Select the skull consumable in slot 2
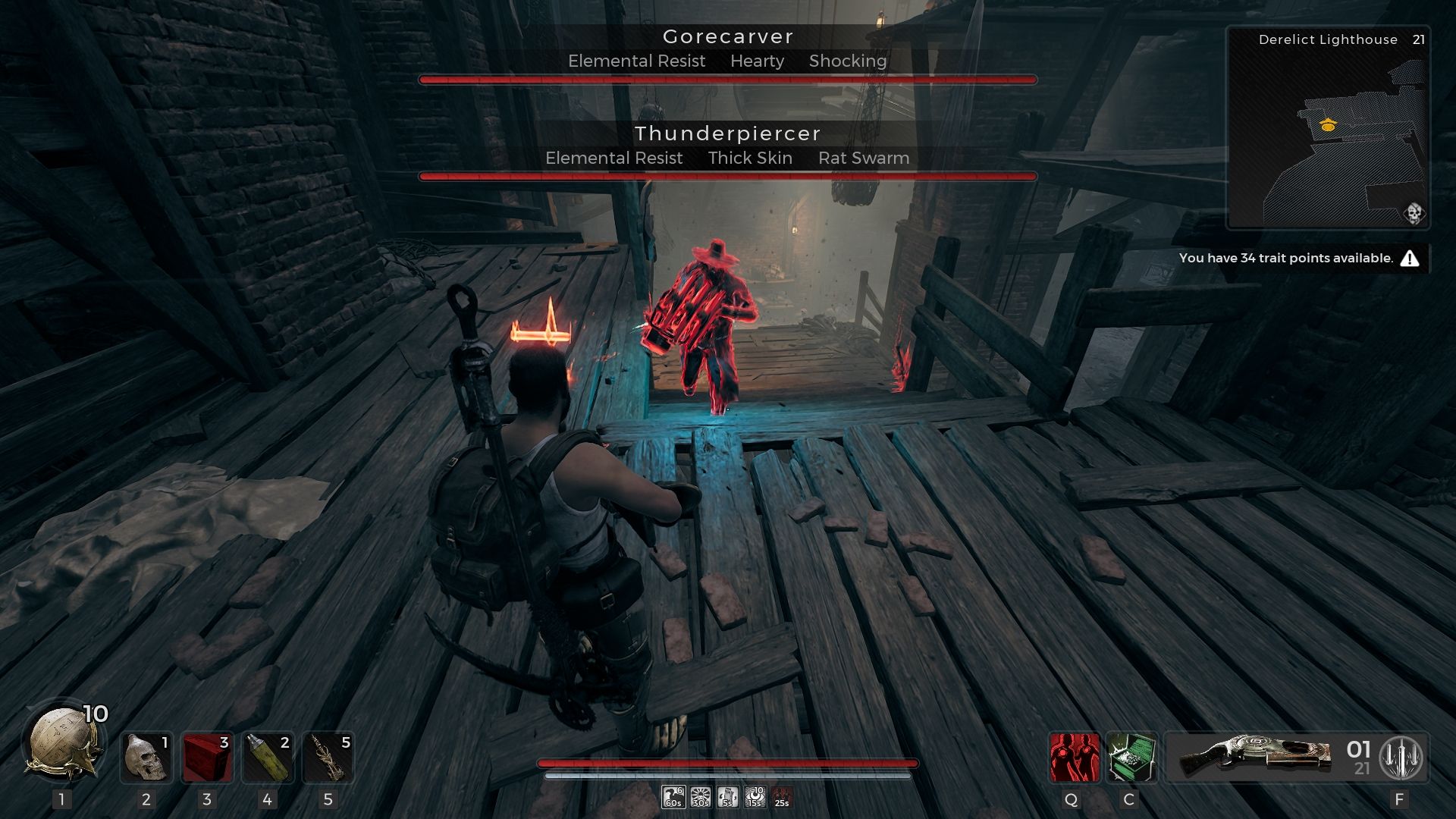1456x819 pixels. pyautogui.click(x=146, y=758)
